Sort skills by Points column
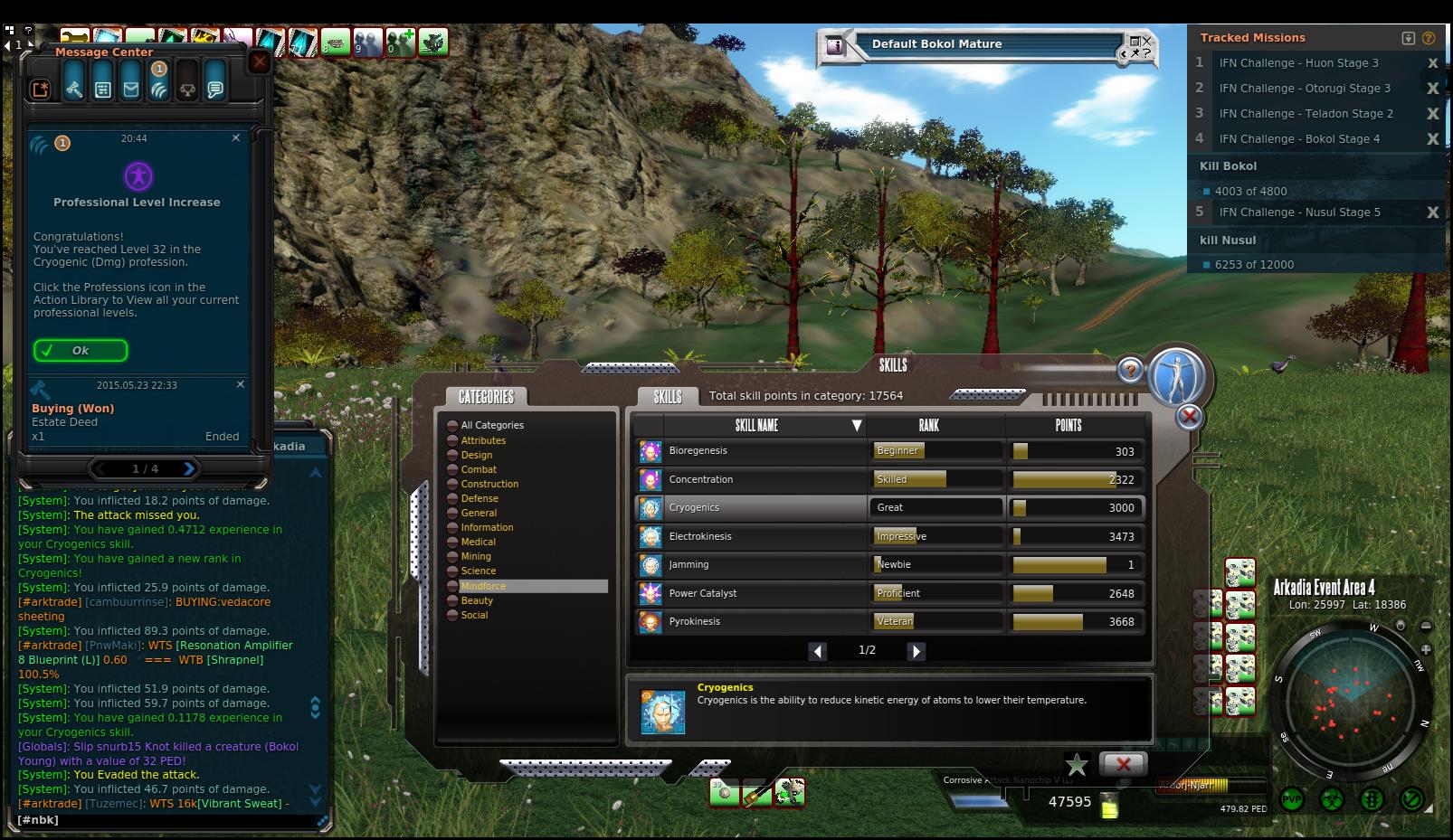 [1068, 425]
